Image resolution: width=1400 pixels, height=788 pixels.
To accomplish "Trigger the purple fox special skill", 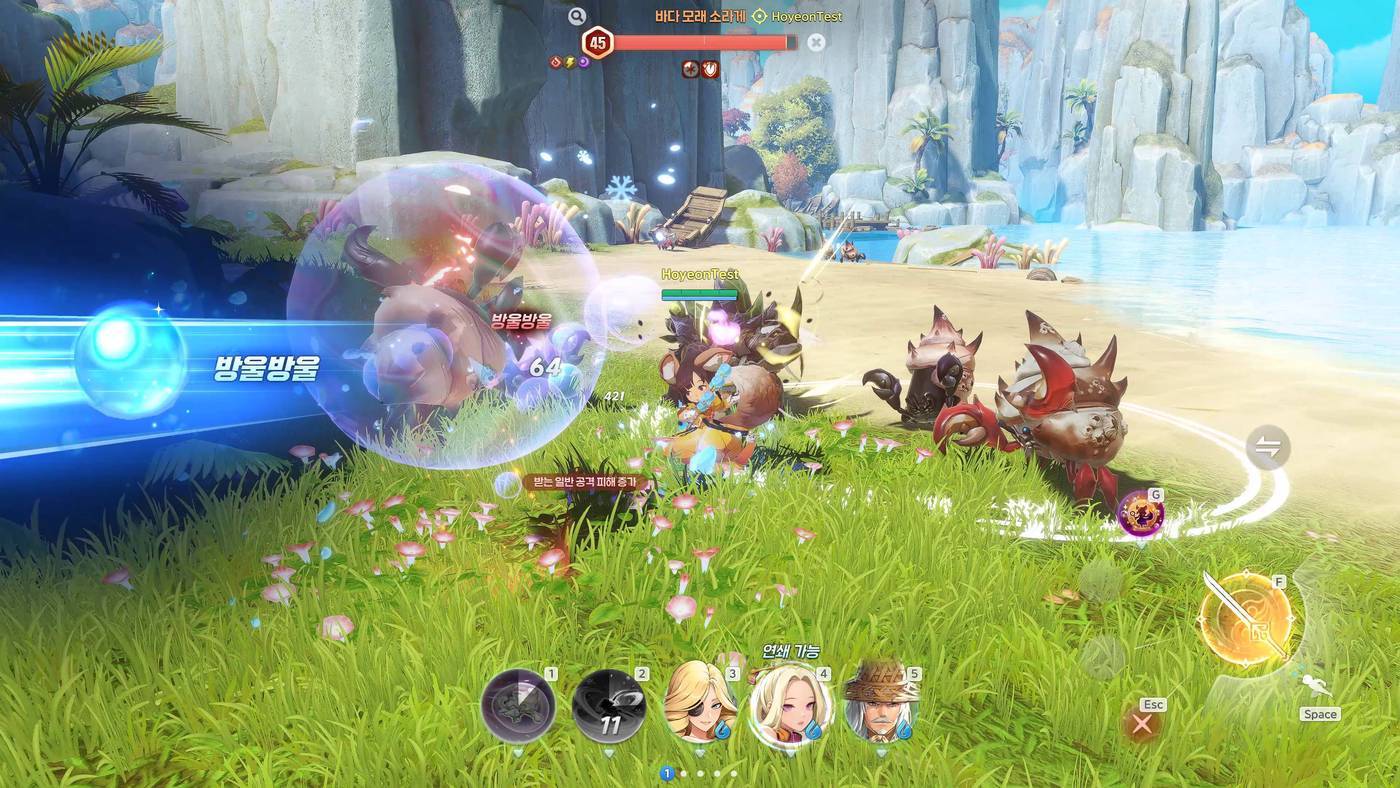I will pos(1140,514).
